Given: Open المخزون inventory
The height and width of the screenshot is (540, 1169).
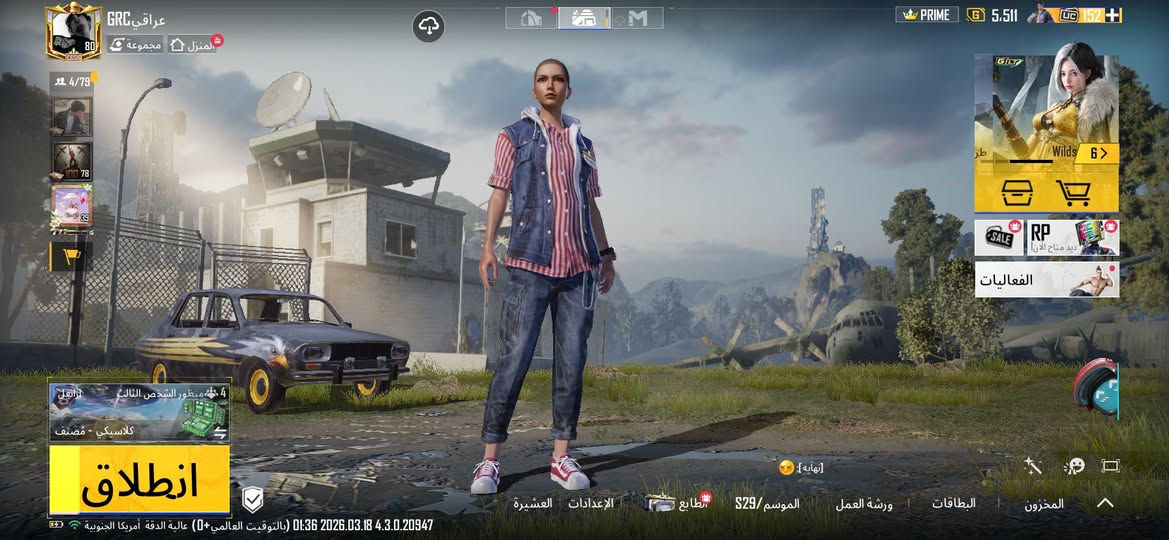Looking at the screenshot, I should click(1043, 504).
